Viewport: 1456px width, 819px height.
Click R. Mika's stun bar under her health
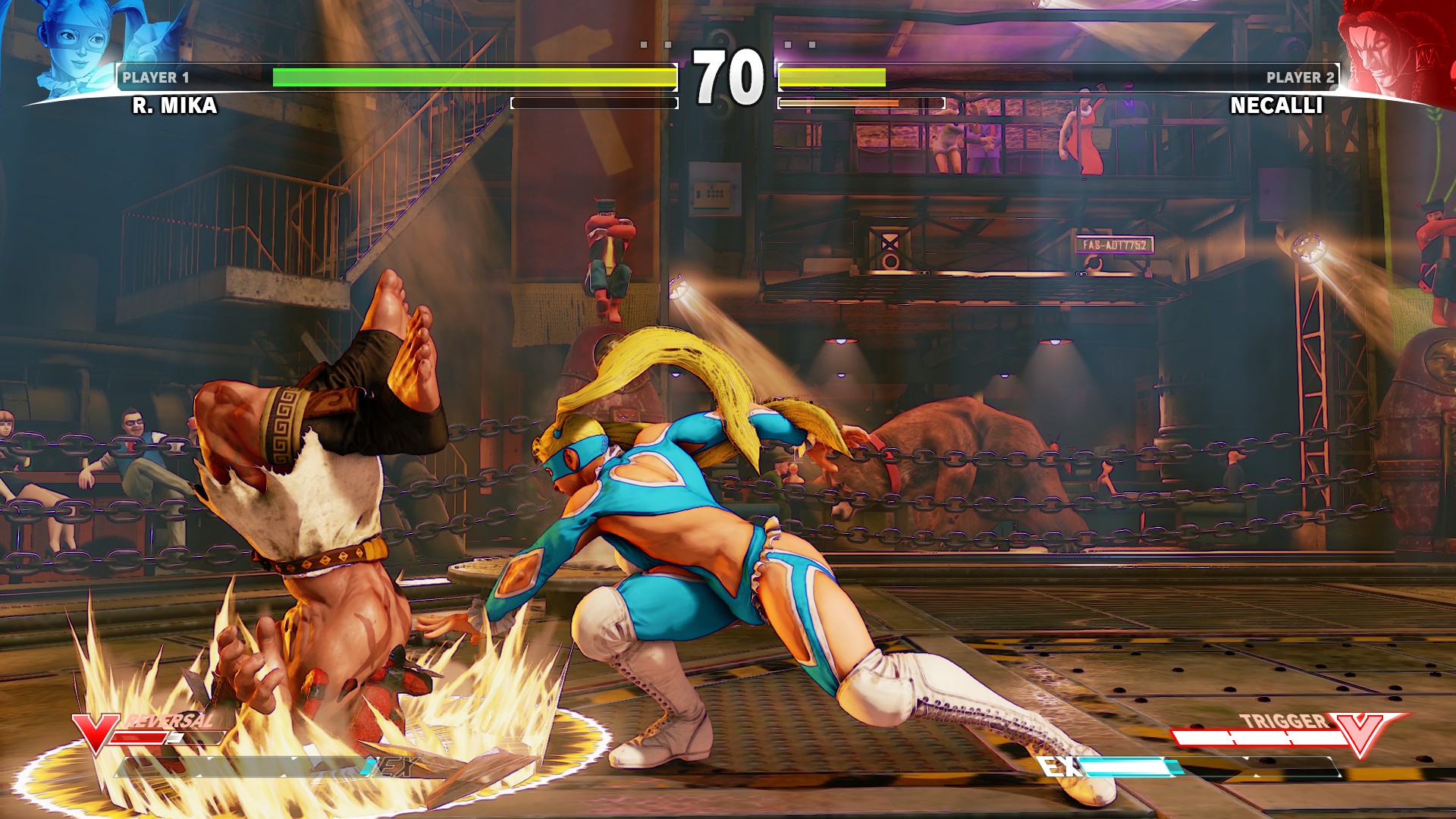[595, 102]
